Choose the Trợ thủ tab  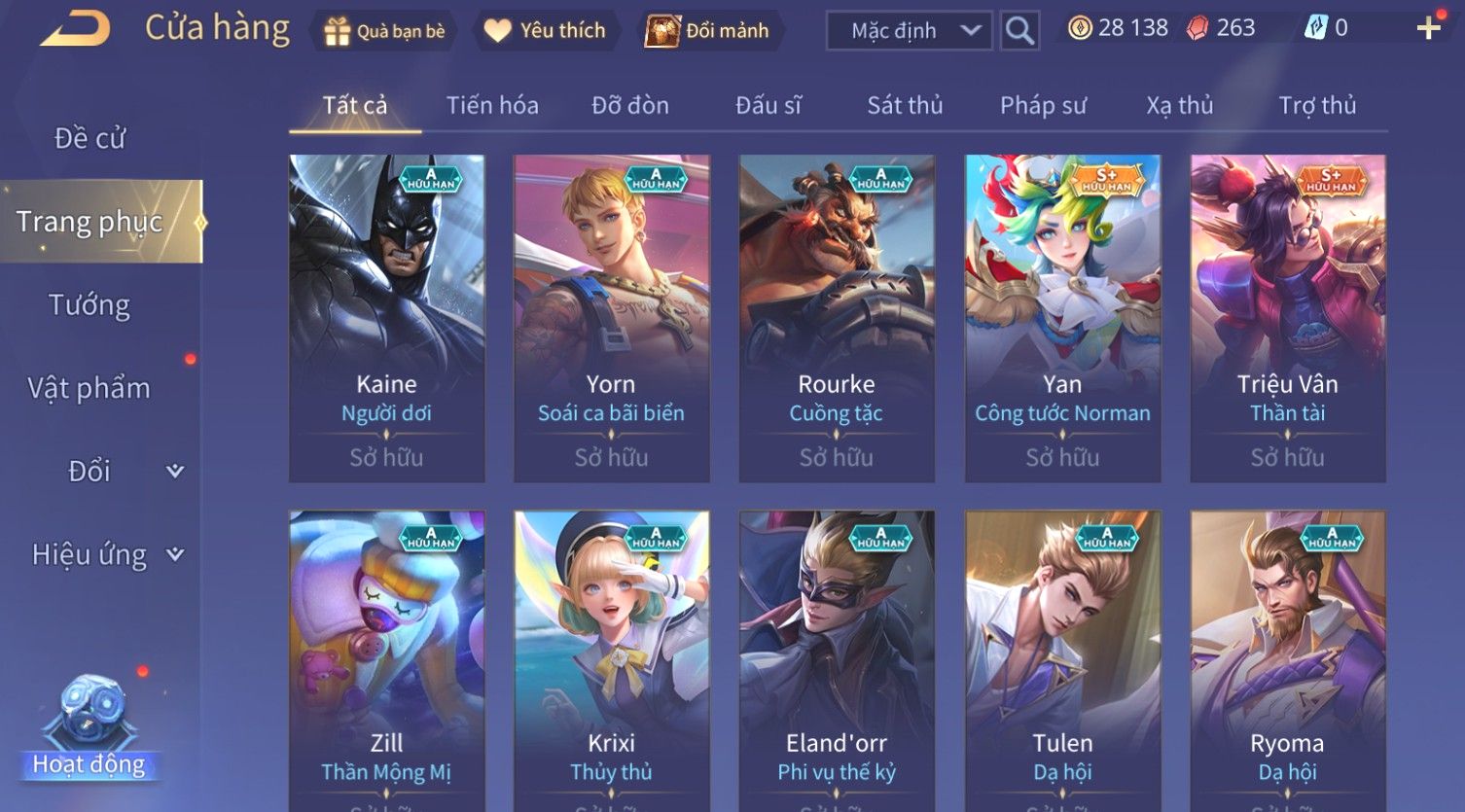pos(1317,105)
